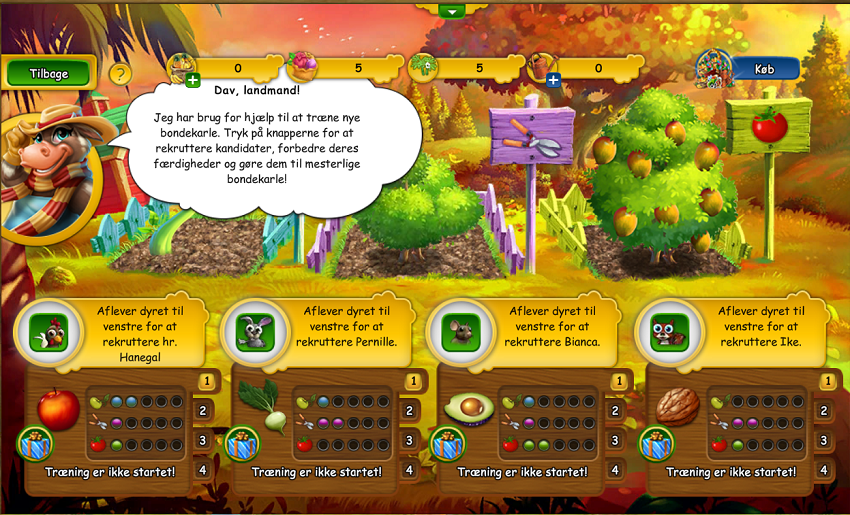Click the Køb purchase button

pyautogui.click(x=765, y=68)
